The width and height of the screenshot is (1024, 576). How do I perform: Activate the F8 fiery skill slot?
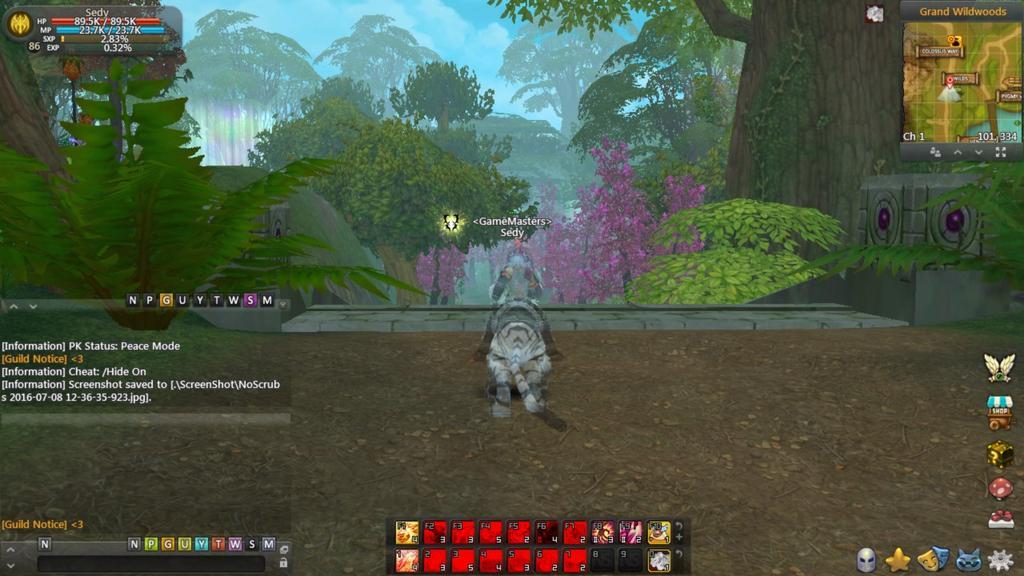603,532
